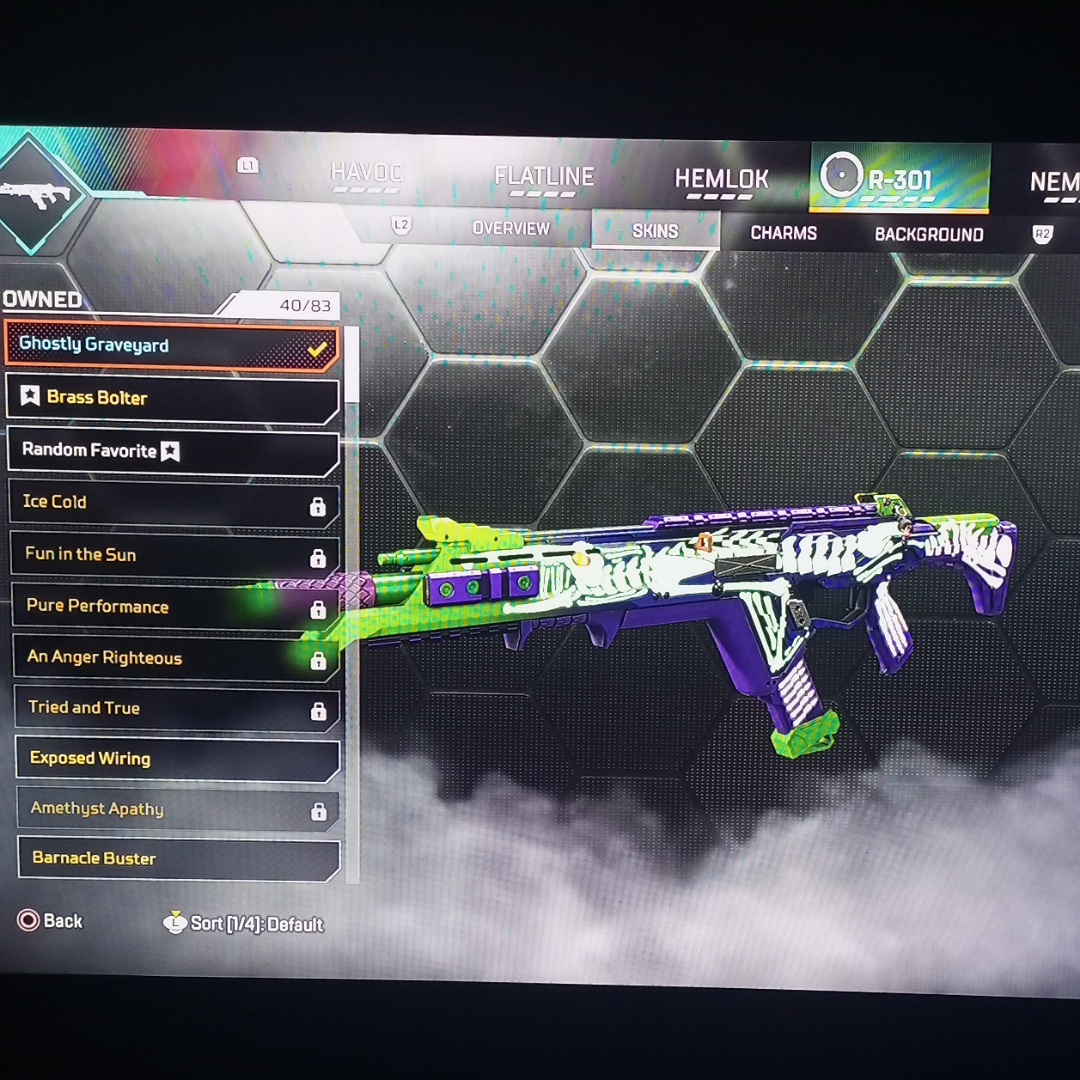Image resolution: width=1080 pixels, height=1080 pixels.
Task: Choose the Brass Bolter skin
Action: tap(172, 398)
